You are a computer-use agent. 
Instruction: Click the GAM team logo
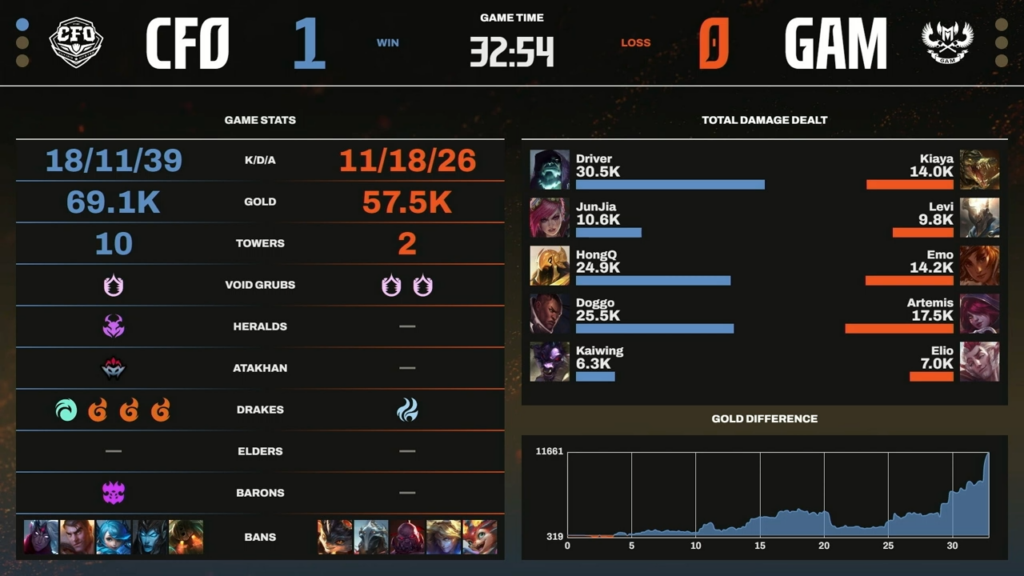pos(947,43)
